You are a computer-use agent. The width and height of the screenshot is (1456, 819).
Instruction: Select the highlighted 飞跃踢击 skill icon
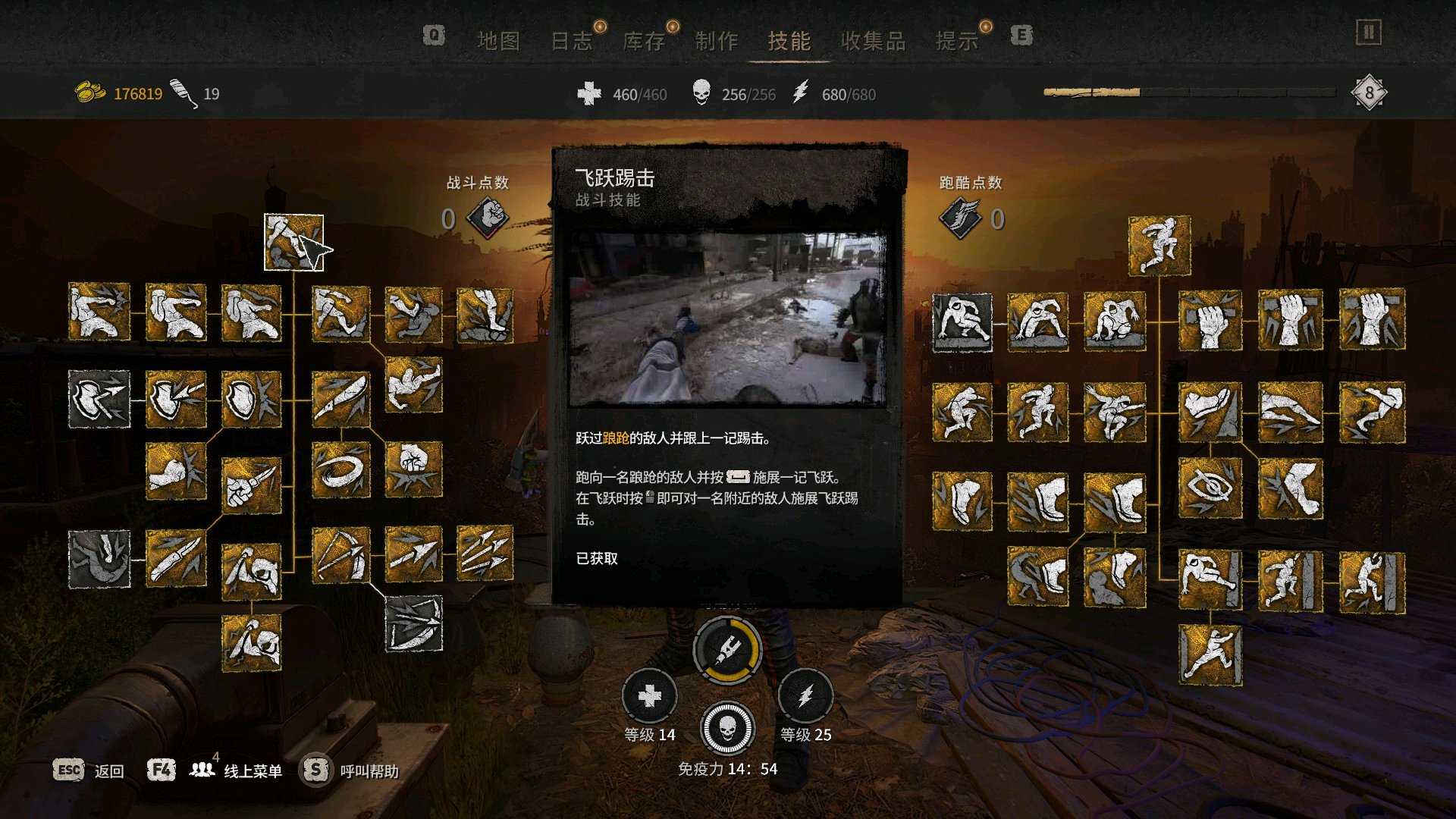pos(294,243)
